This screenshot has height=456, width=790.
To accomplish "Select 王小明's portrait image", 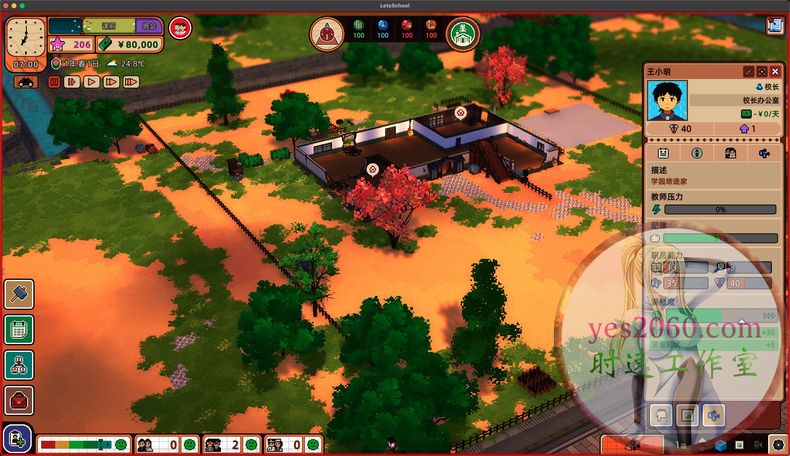I will tap(668, 101).
